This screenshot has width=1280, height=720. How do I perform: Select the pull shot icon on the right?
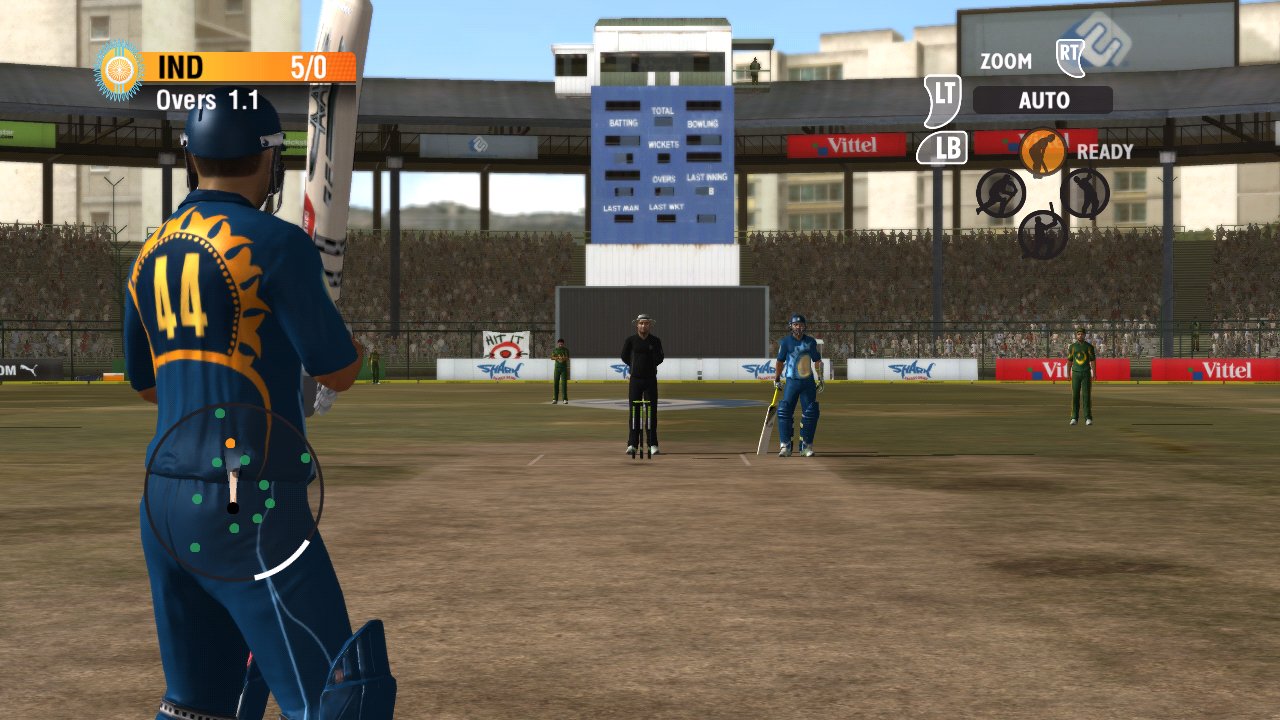pyautogui.click(x=1083, y=192)
